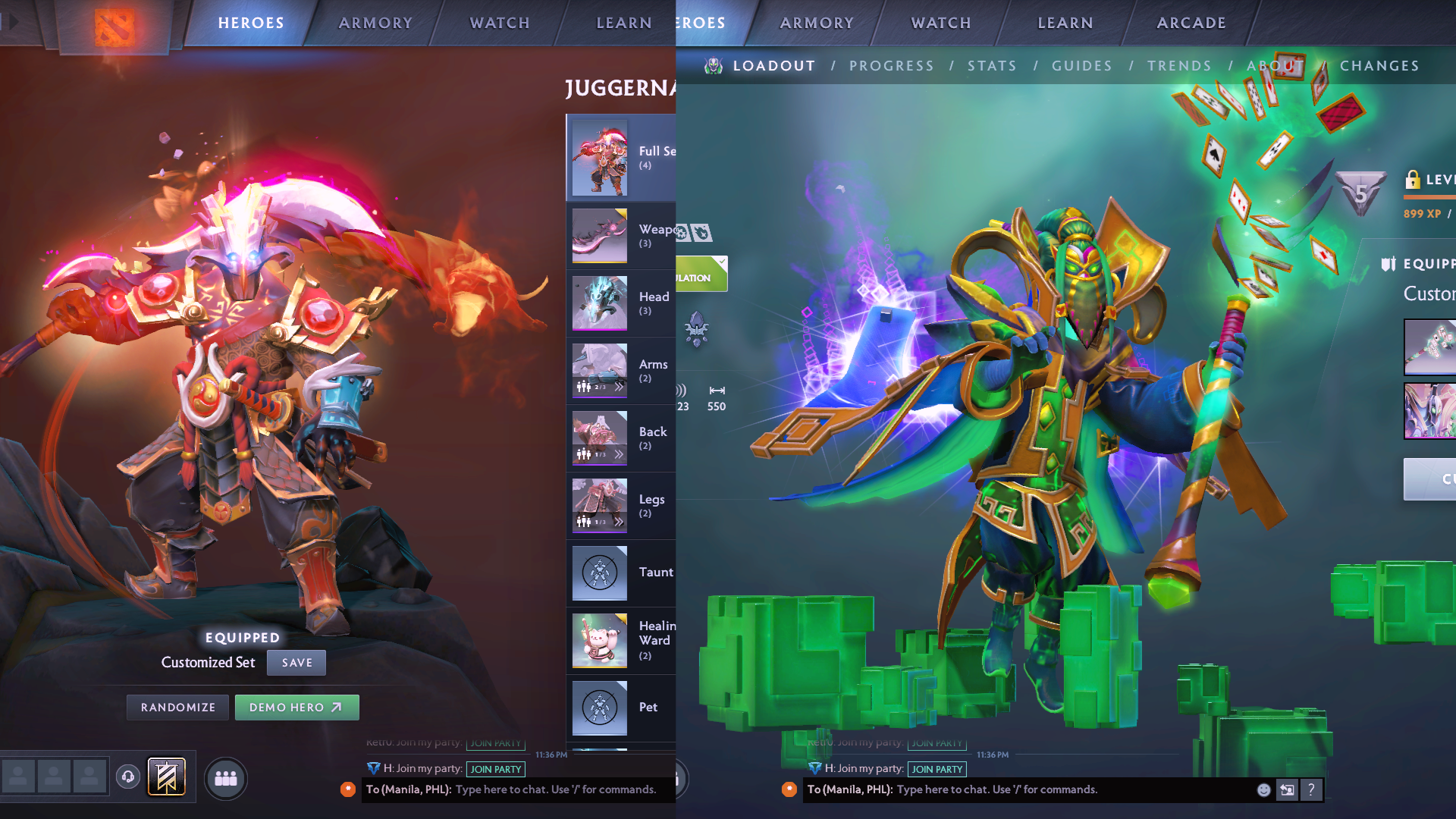This screenshot has width=1456, height=819.
Task: Save the customized Juggernaut set
Action: point(297,662)
